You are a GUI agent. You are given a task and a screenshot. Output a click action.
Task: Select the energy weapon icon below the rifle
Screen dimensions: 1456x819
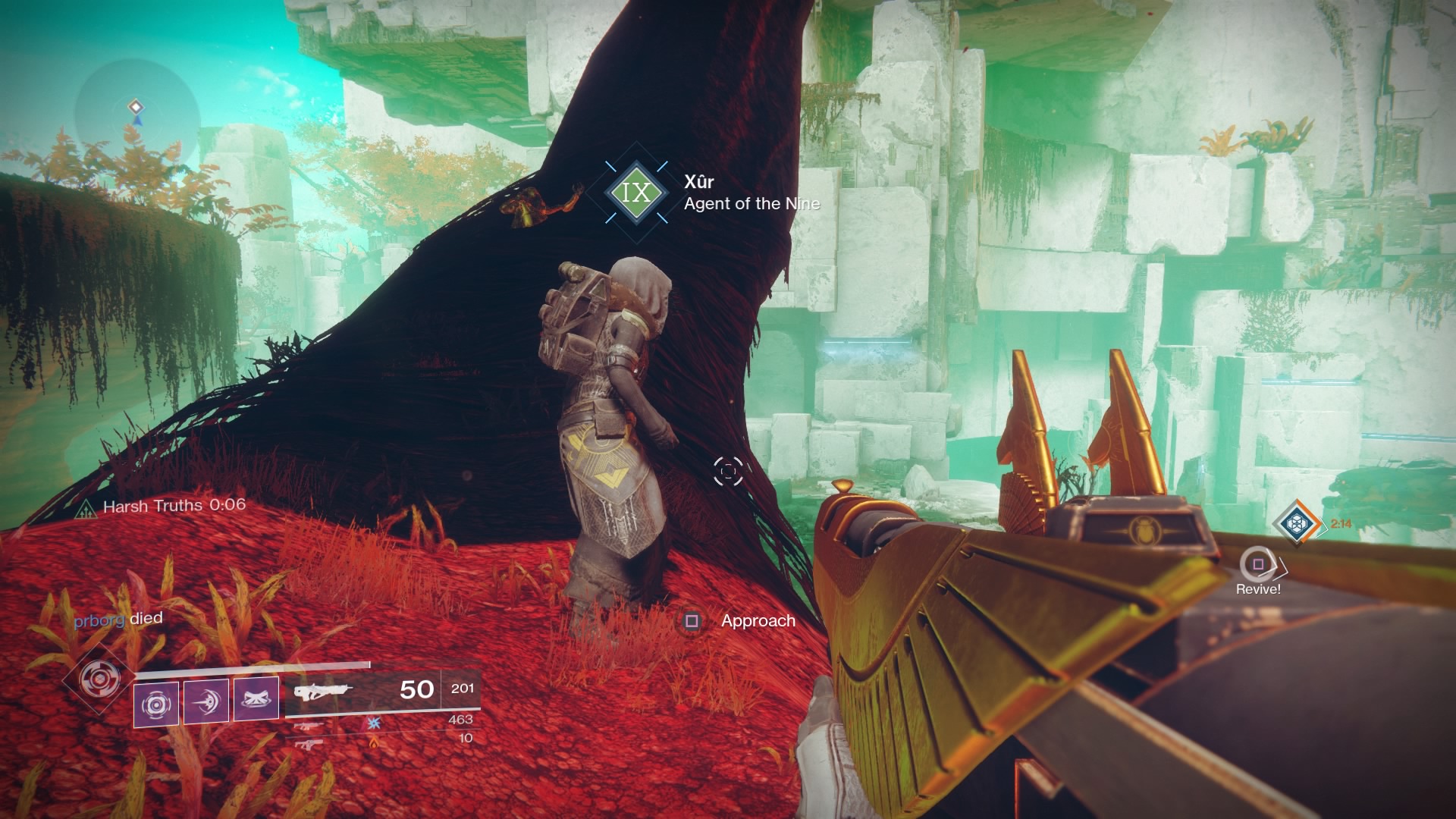pos(308,726)
